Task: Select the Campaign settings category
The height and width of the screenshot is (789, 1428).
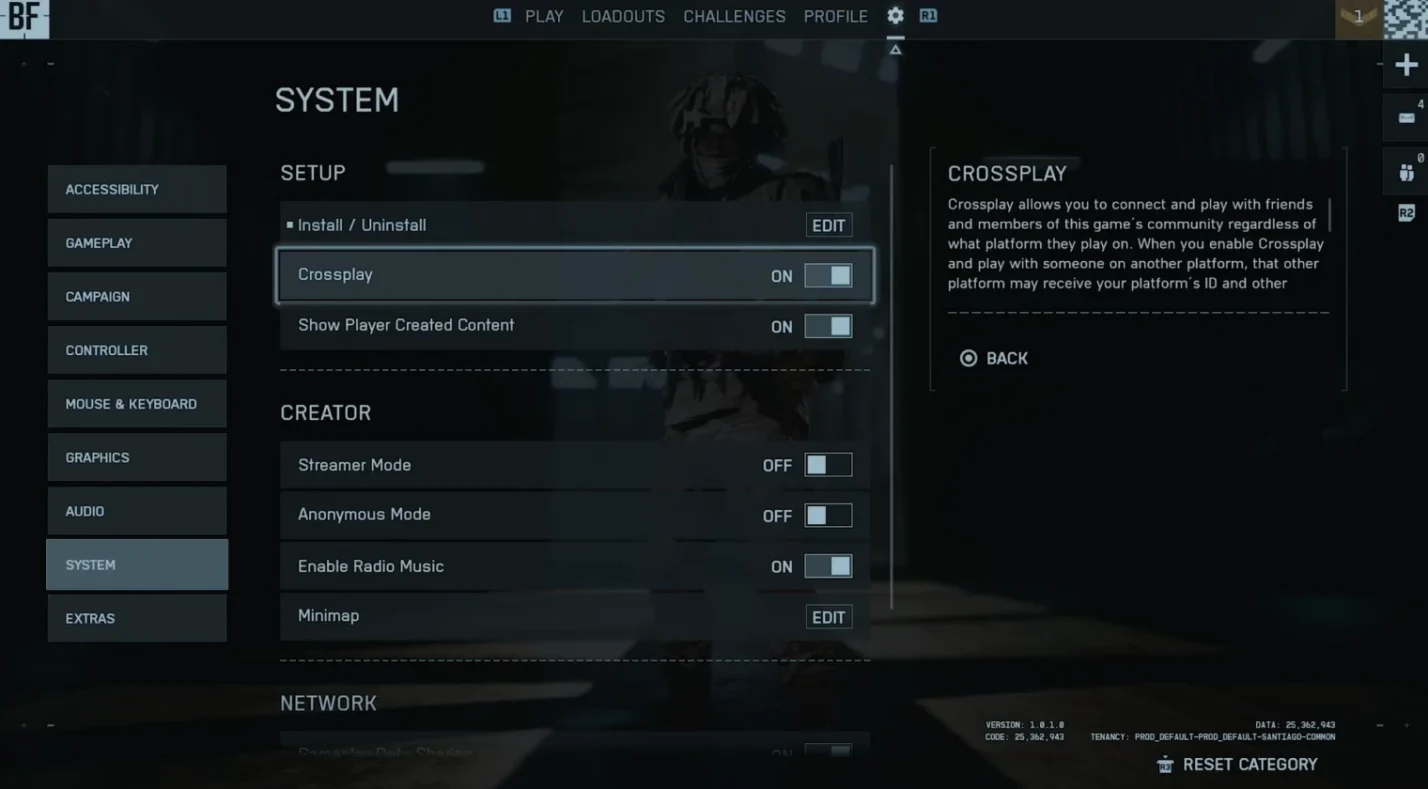Action: tap(136, 297)
